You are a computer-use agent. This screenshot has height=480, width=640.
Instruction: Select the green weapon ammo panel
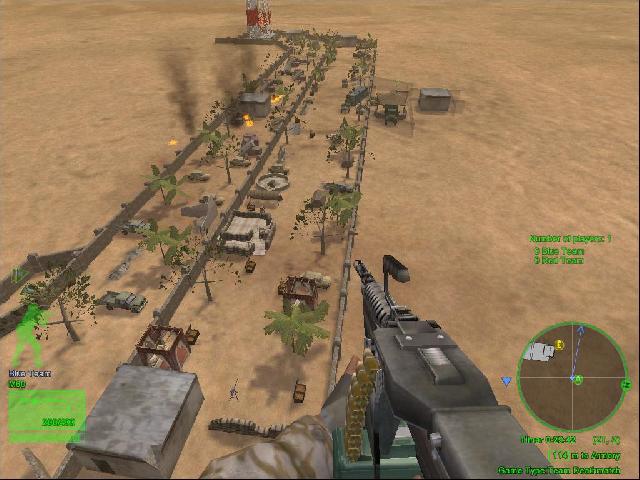click(x=46, y=412)
